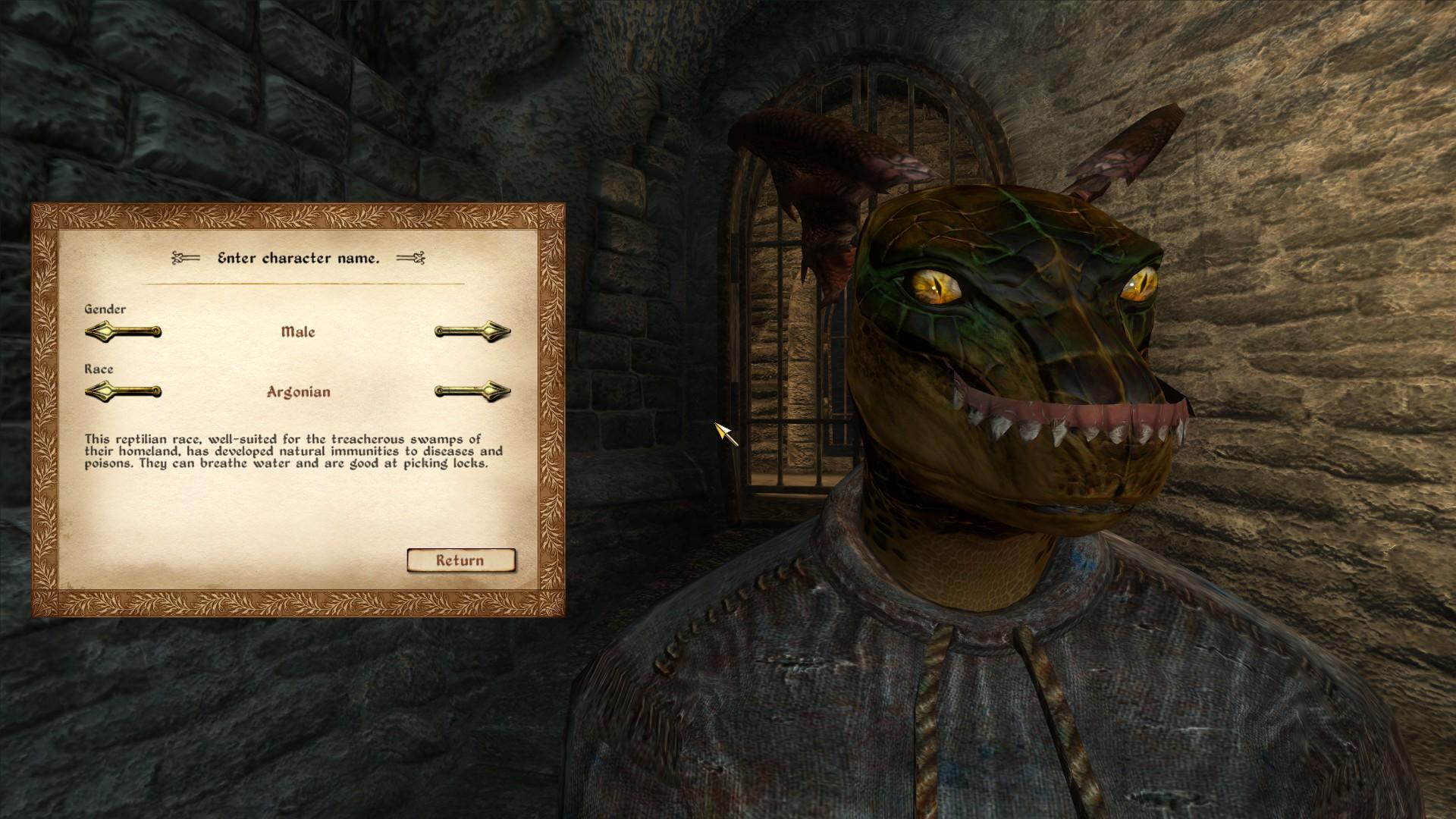1456x819 pixels.
Task: Choose the previous race with left arrow
Action: [123, 392]
